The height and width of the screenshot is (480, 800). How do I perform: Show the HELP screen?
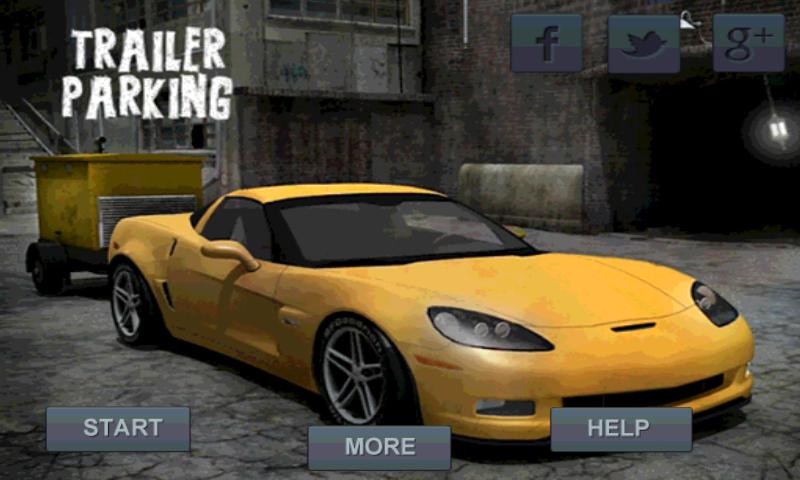tap(620, 428)
